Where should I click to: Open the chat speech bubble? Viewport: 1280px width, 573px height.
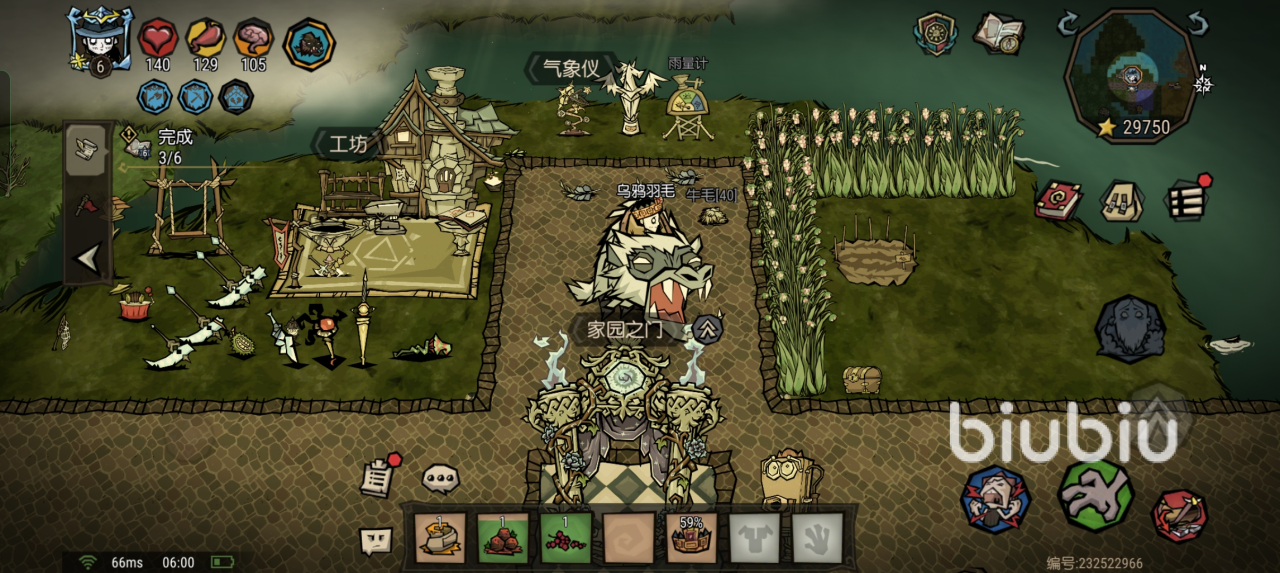(441, 478)
